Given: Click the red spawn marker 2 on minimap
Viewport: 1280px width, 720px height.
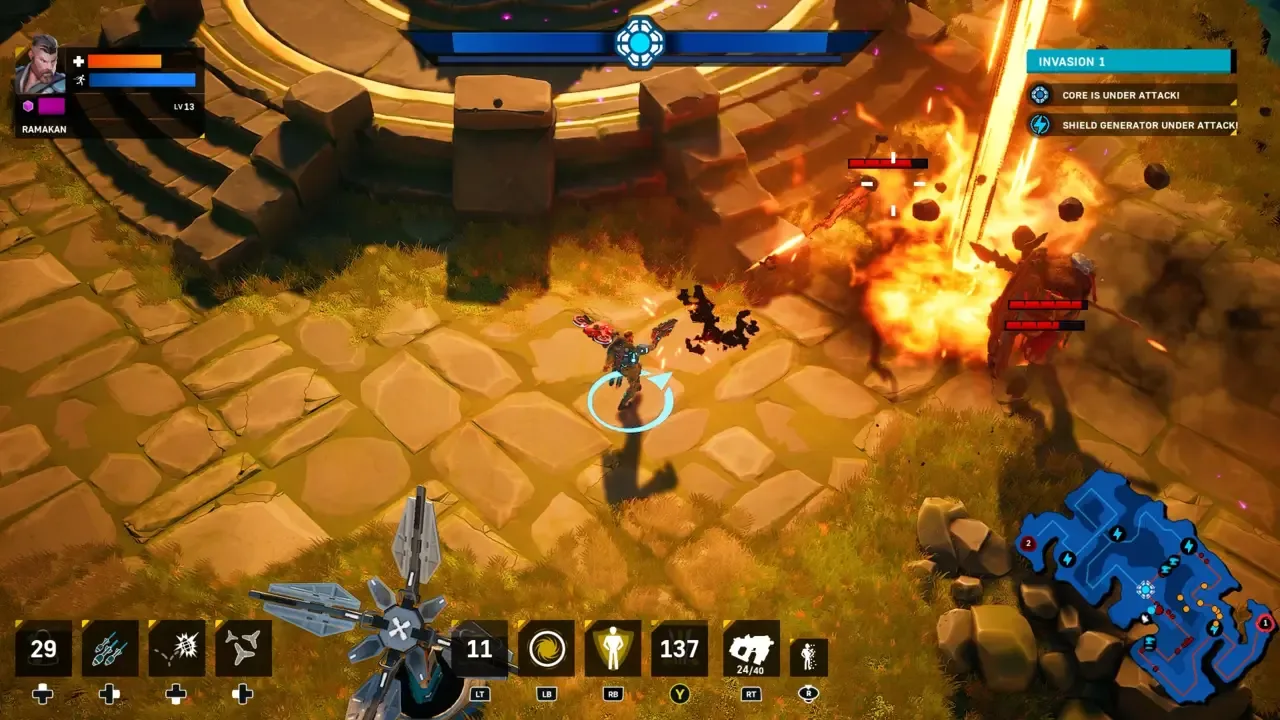Looking at the screenshot, I should 1028,543.
